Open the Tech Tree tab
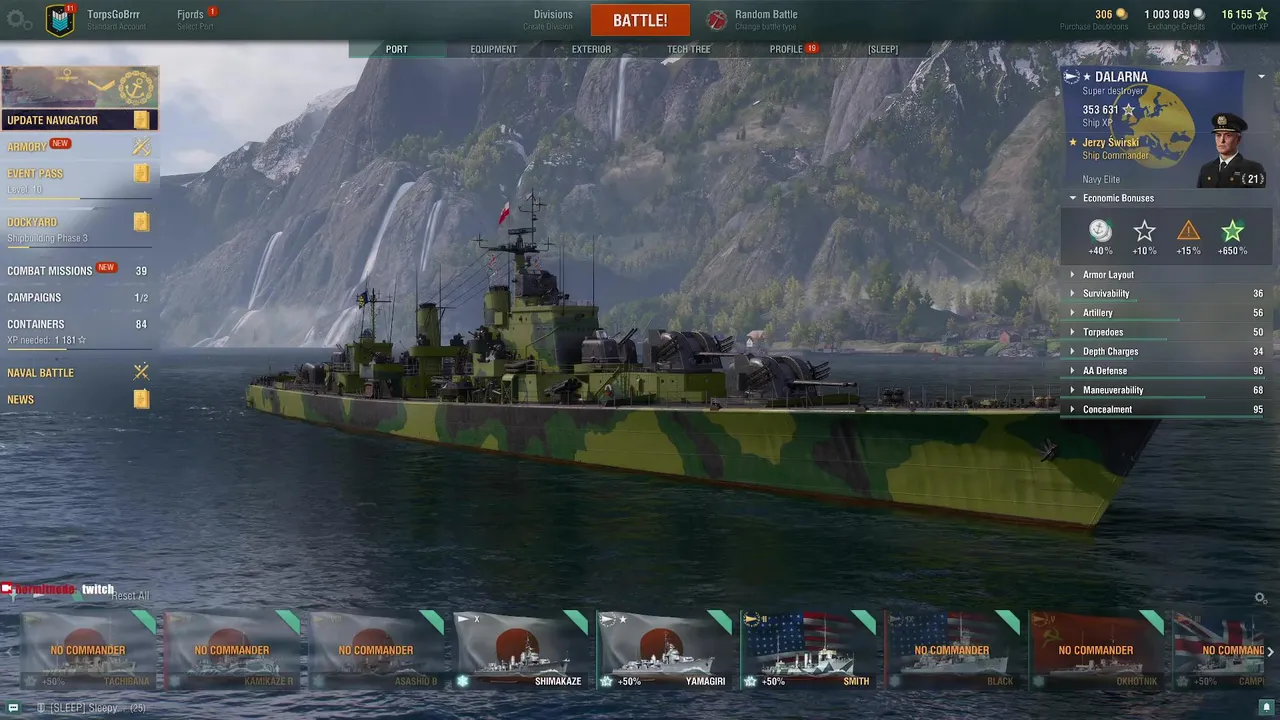 tap(688, 49)
